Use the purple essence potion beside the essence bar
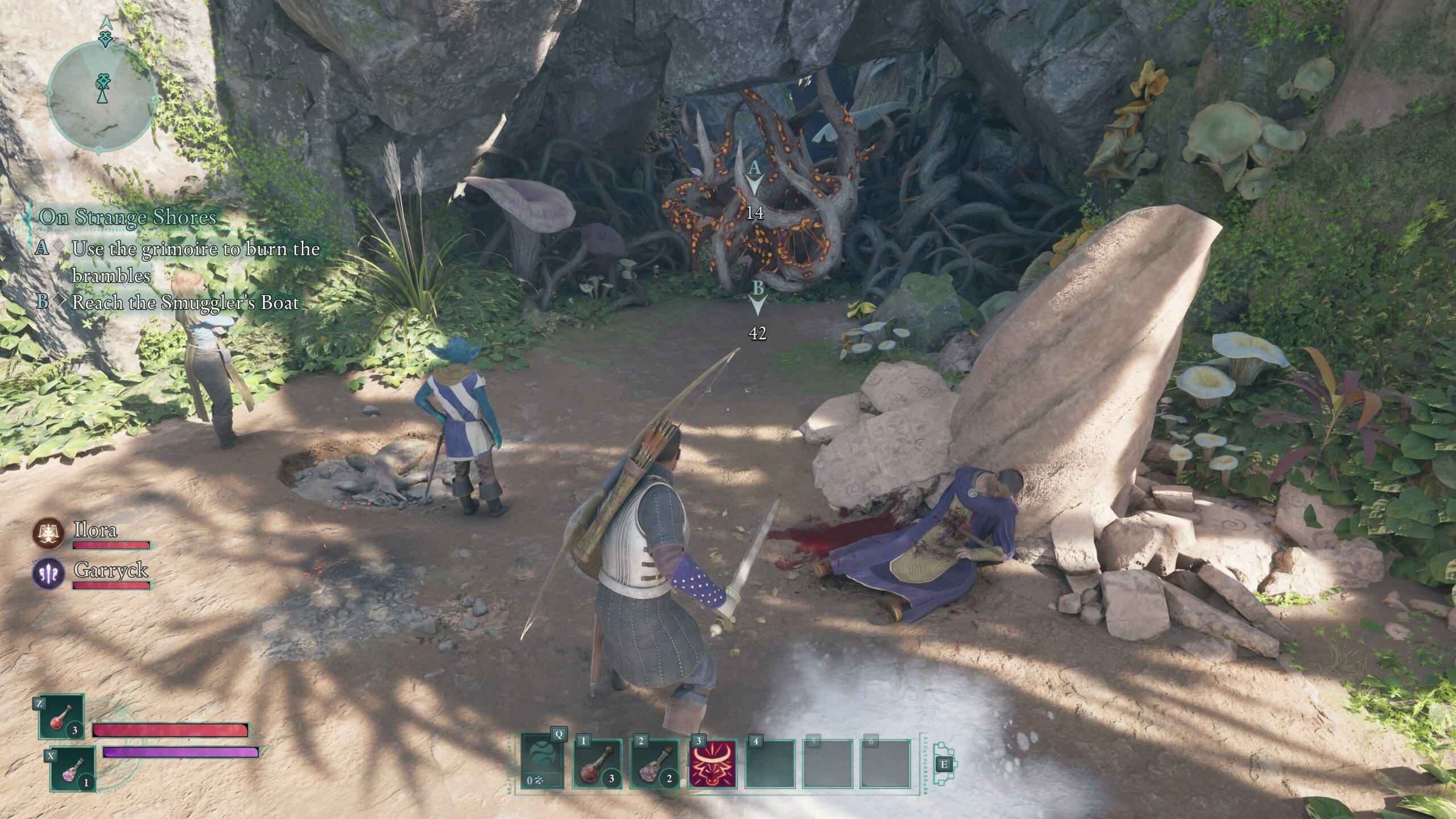This screenshot has height=819, width=1456. tap(73, 769)
